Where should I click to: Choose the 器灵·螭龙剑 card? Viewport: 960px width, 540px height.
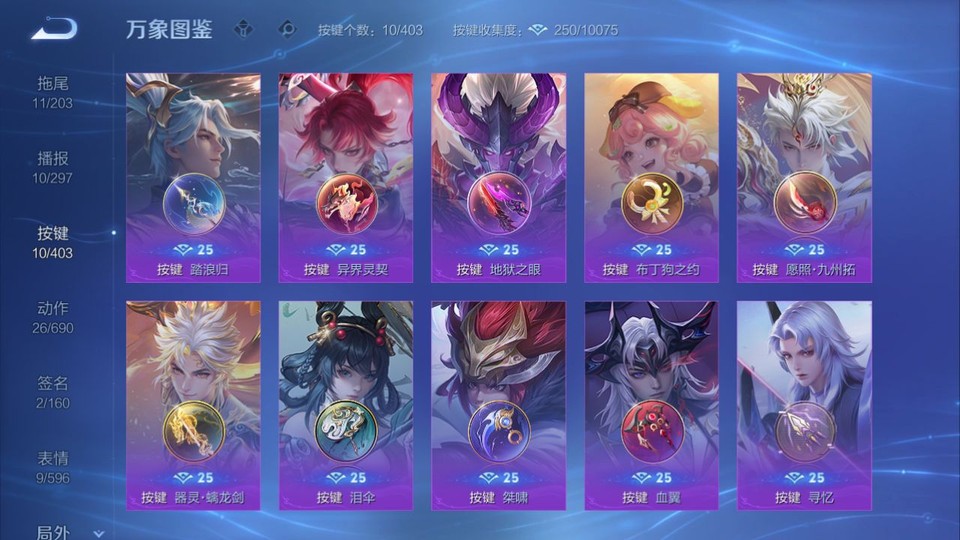193,405
